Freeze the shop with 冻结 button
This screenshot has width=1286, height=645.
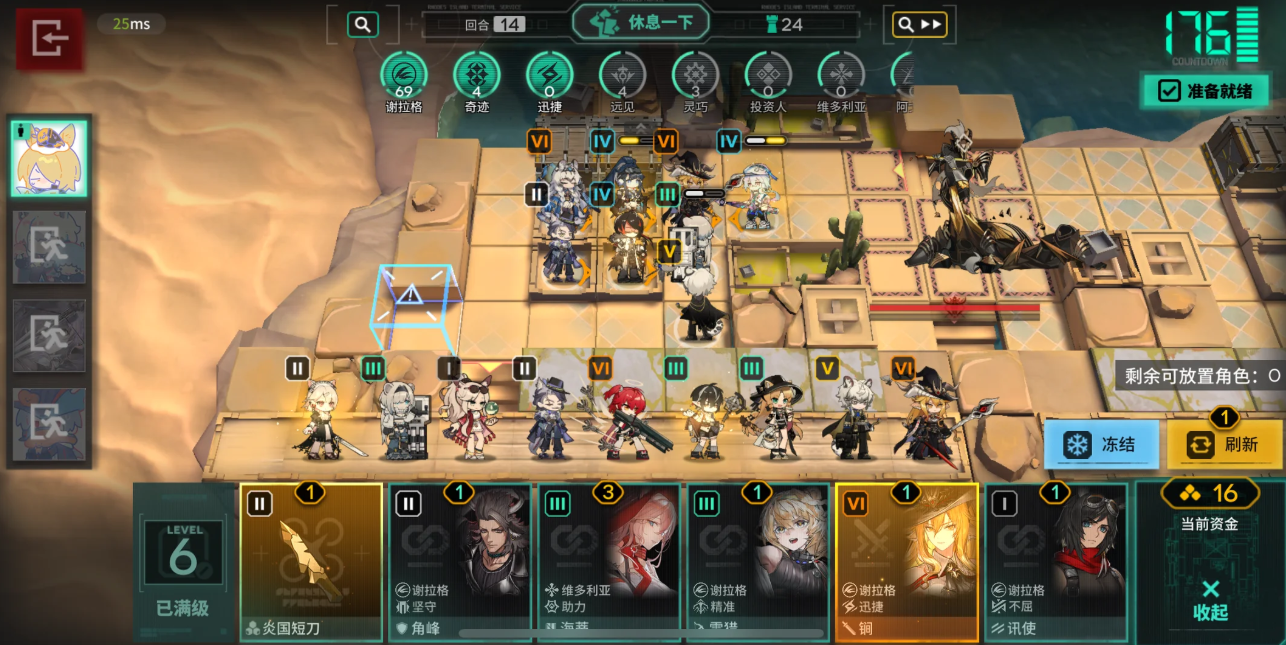pyautogui.click(x=1101, y=444)
